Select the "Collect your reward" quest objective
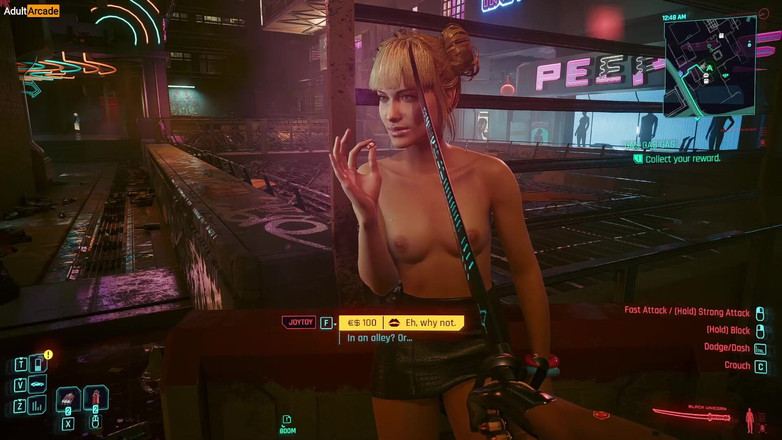This screenshot has height=440, width=782. pos(682,159)
